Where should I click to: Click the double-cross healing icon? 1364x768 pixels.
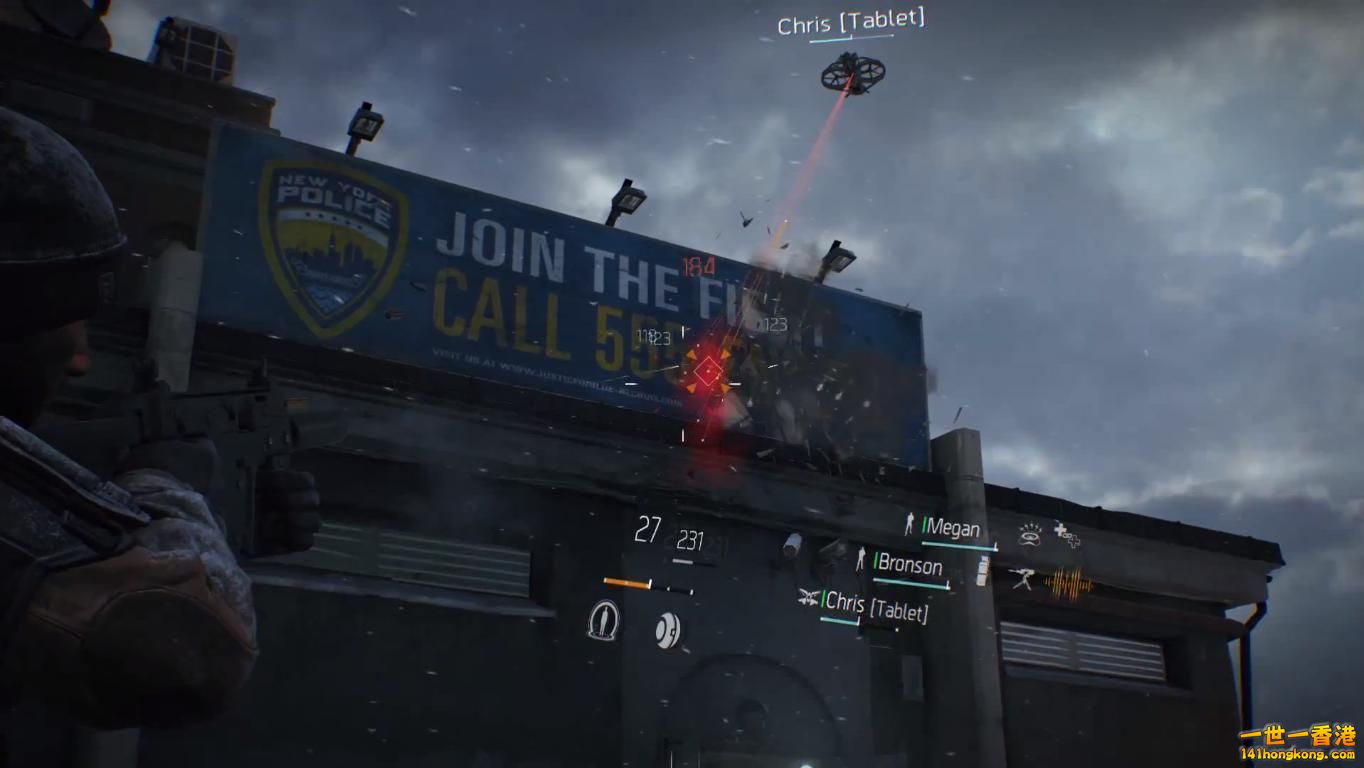tap(1067, 535)
